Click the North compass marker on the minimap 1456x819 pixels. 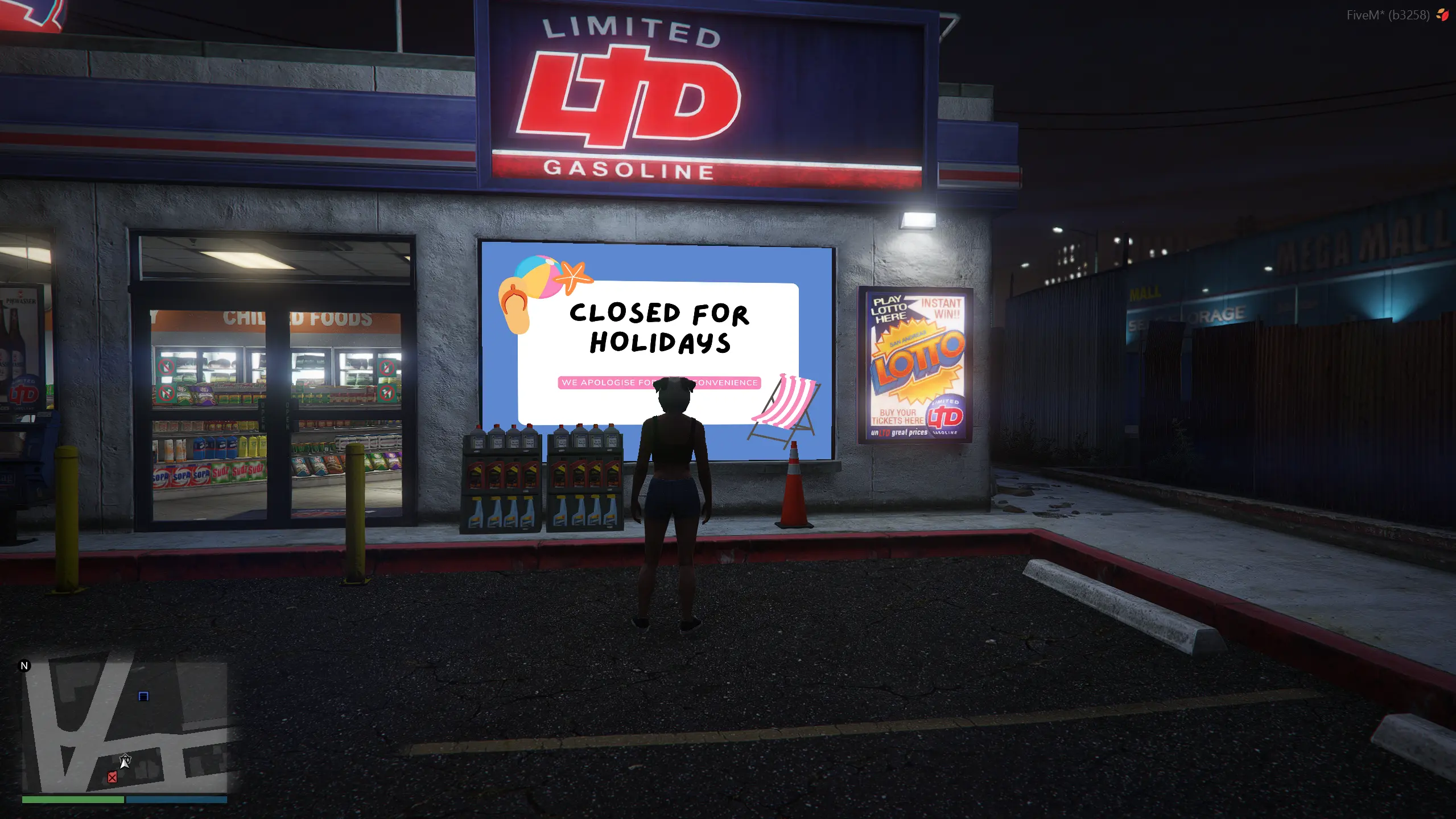coord(24,666)
